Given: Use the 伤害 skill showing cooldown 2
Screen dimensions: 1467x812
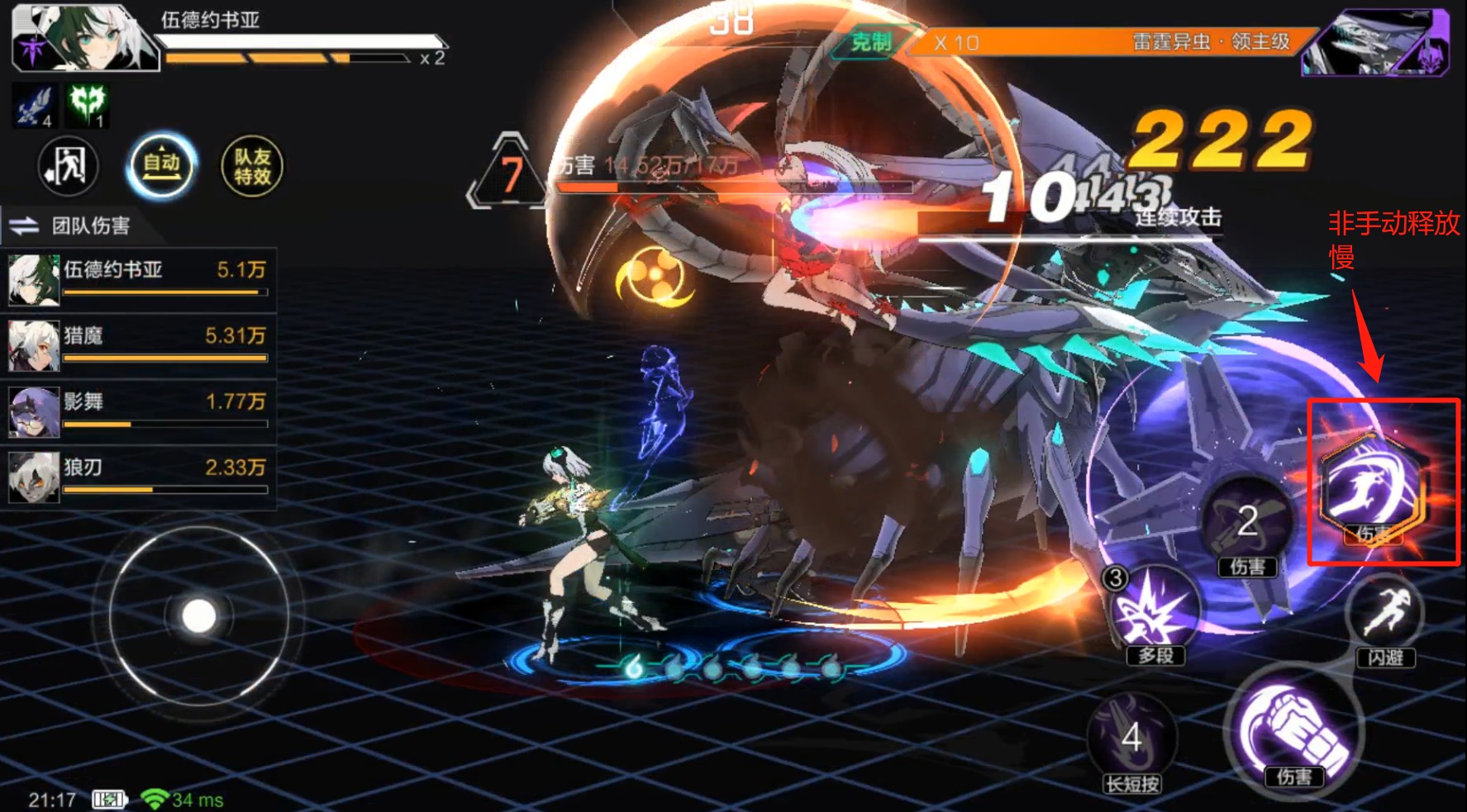Looking at the screenshot, I should (x=1247, y=522).
